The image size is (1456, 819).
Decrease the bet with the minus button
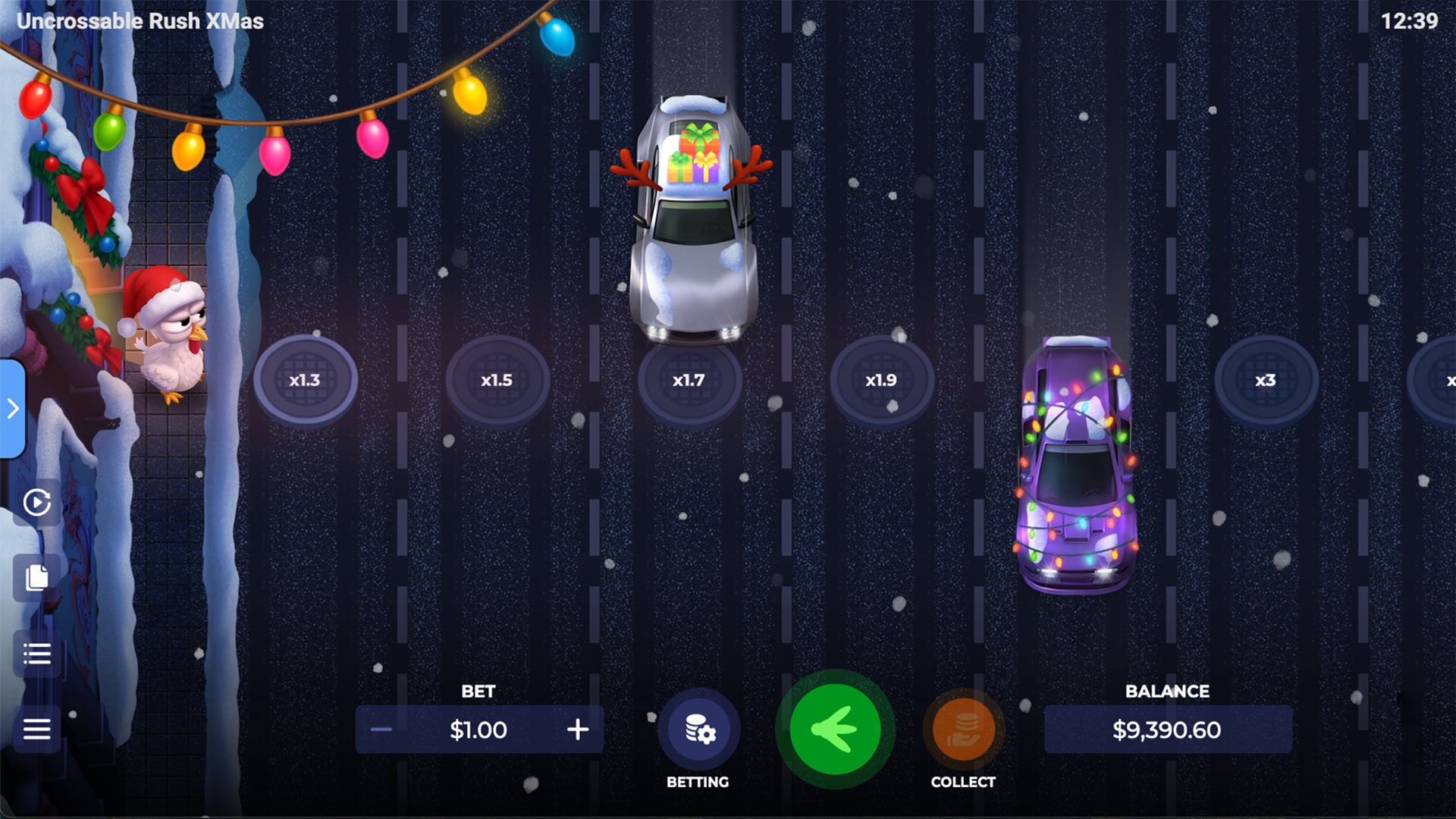click(381, 730)
